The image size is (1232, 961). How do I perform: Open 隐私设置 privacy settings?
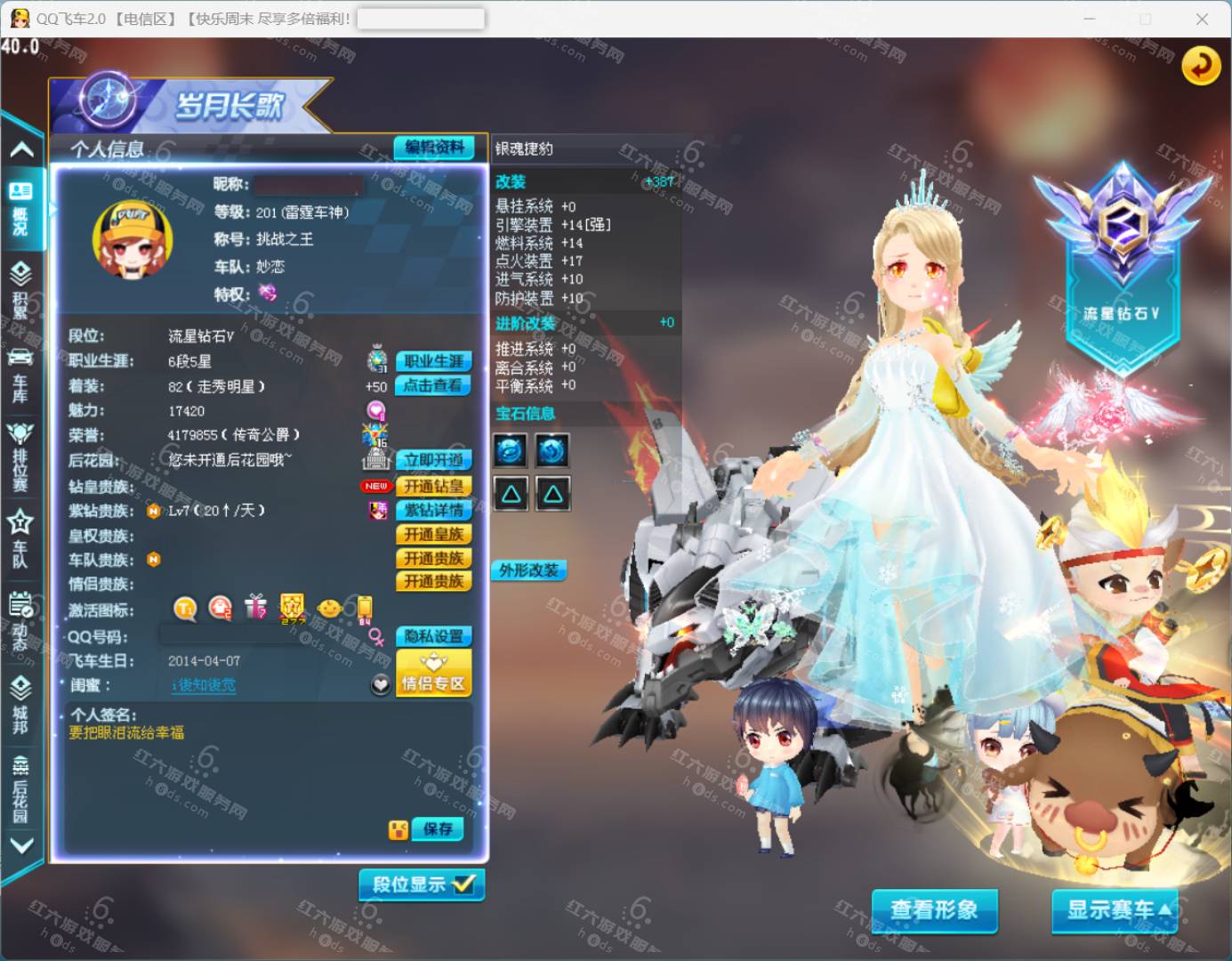(433, 636)
